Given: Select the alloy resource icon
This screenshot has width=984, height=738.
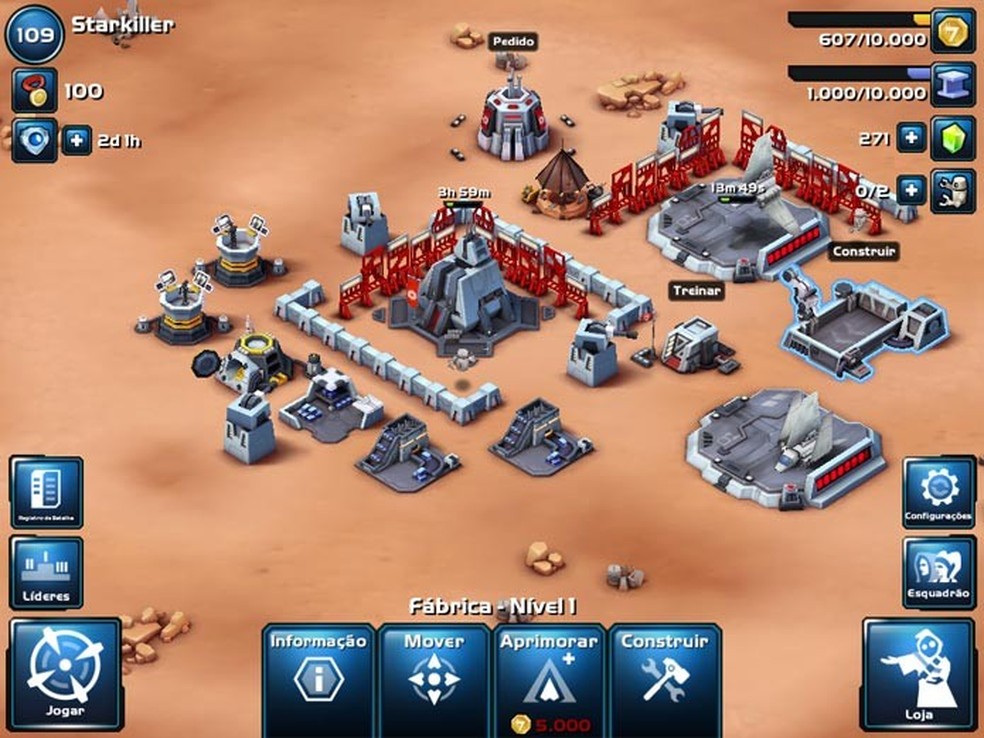Looking at the screenshot, I should 952,85.
